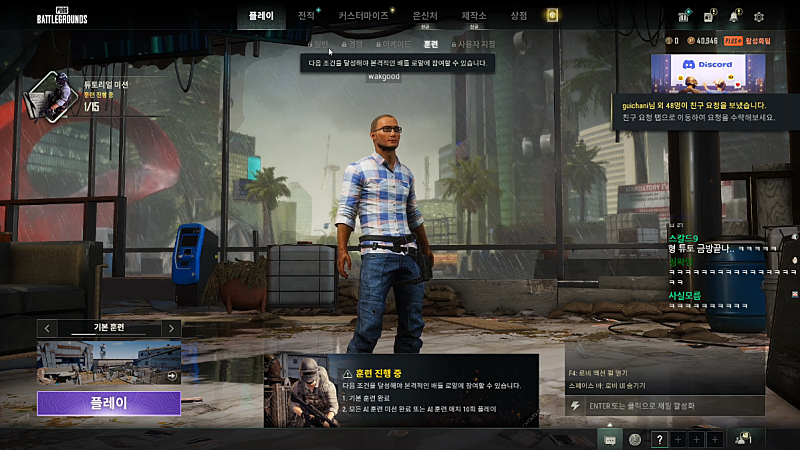
Task: Open the 사용자 지정 custom match sub-tab
Action: point(475,44)
